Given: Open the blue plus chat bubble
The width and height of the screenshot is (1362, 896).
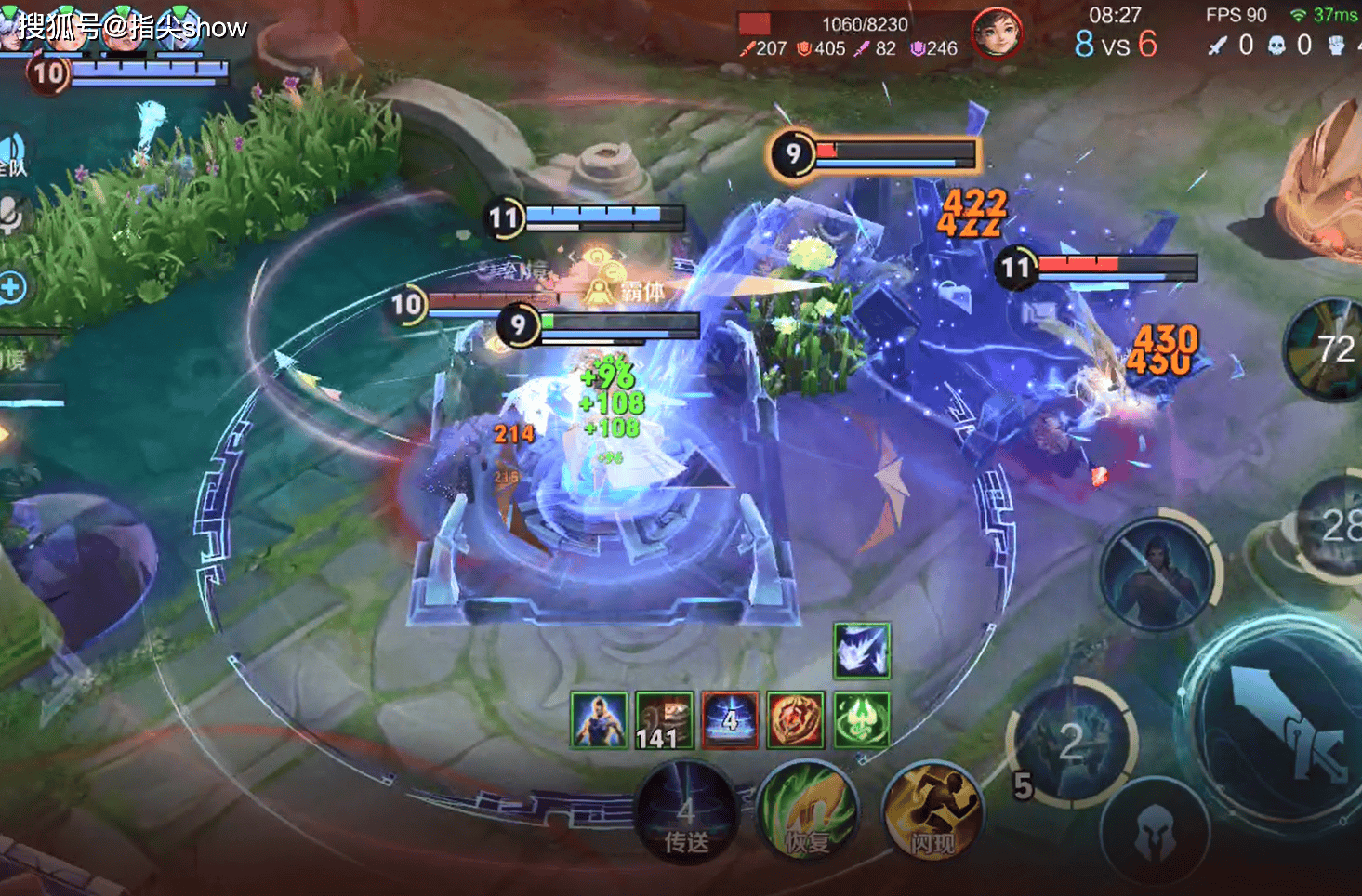Looking at the screenshot, I should [12, 288].
